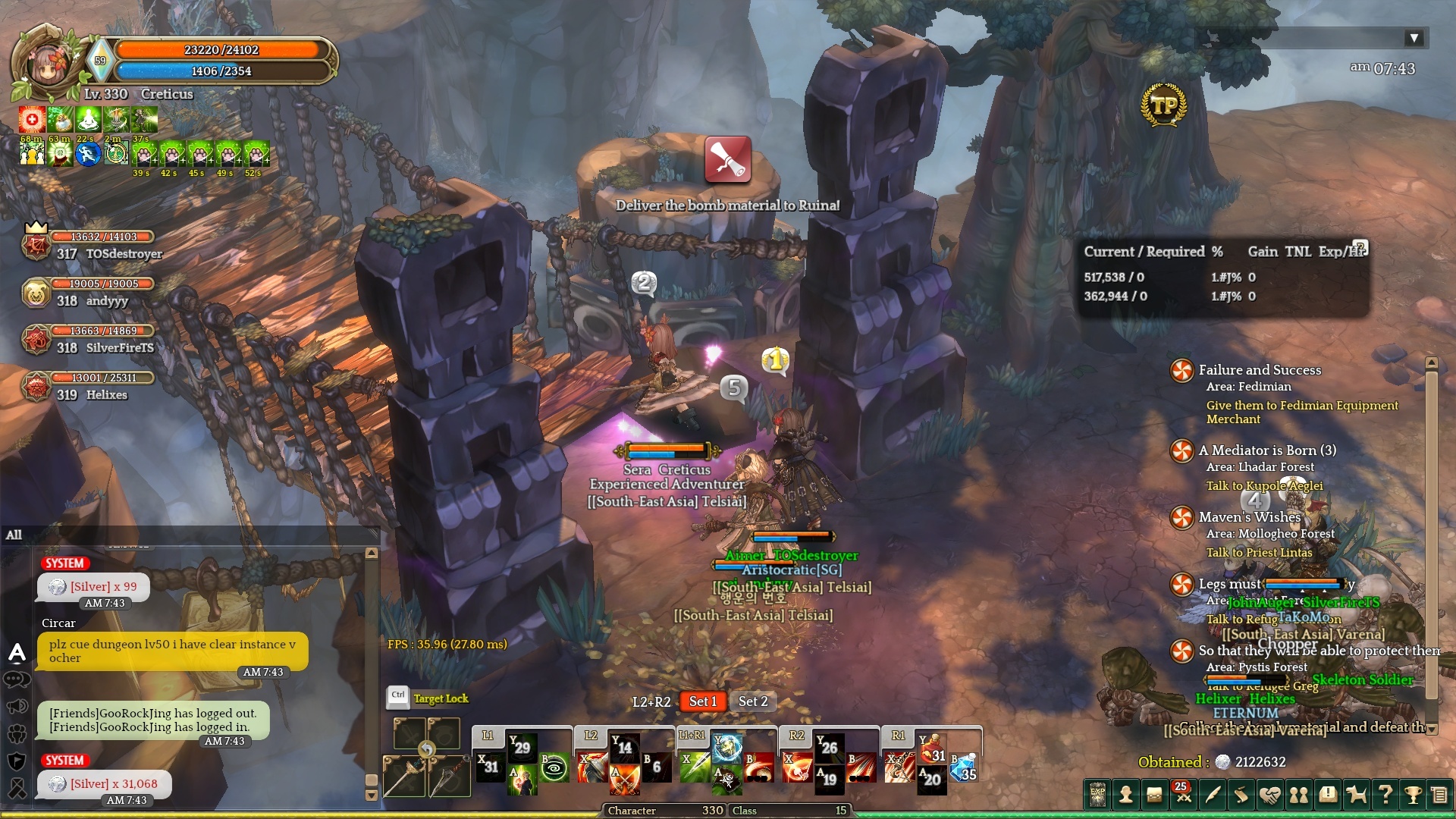
Task: Open the TP shop icon
Action: 1164,105
